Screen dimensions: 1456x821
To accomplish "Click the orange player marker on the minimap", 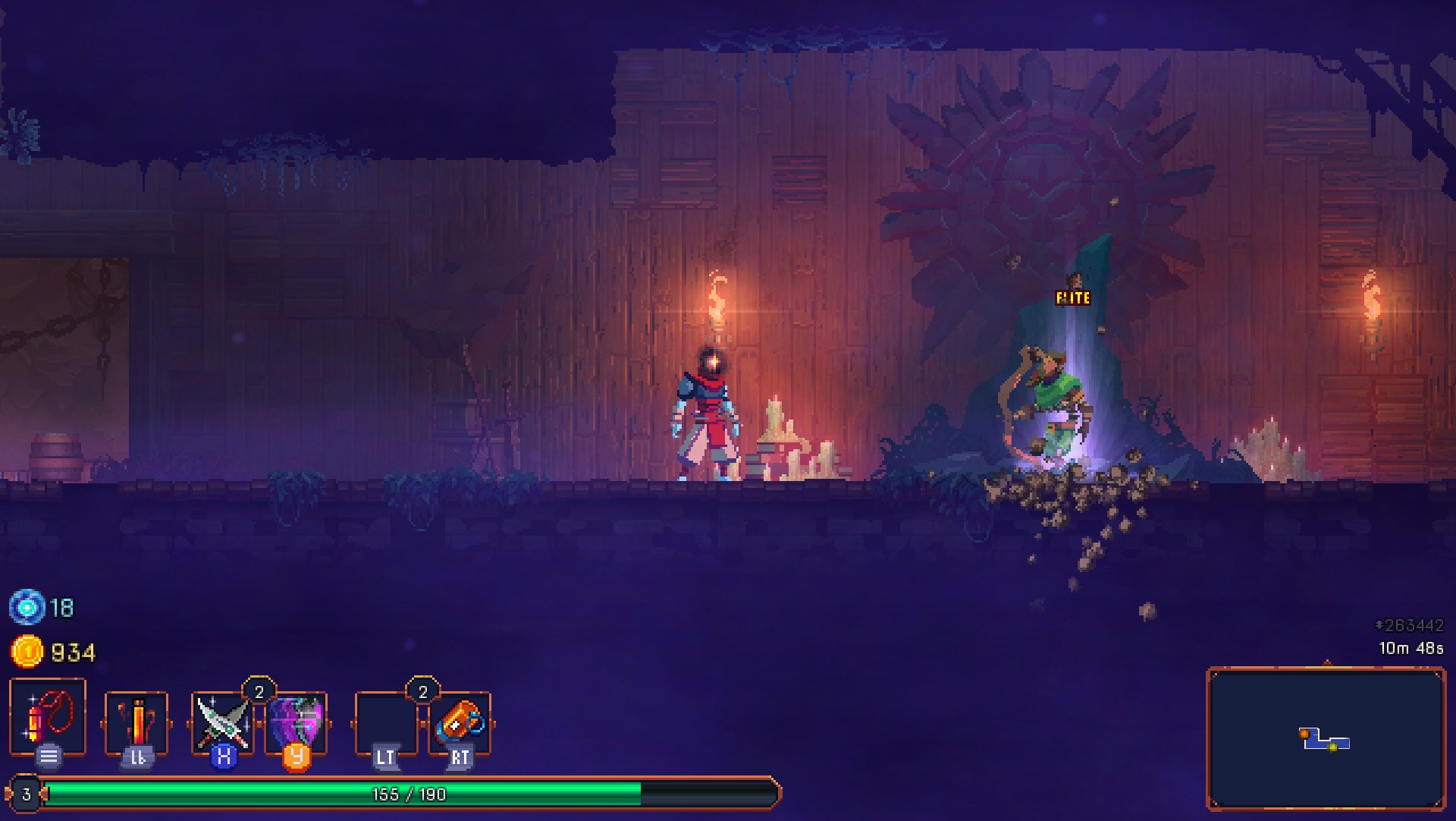I will coord(1304,733).
